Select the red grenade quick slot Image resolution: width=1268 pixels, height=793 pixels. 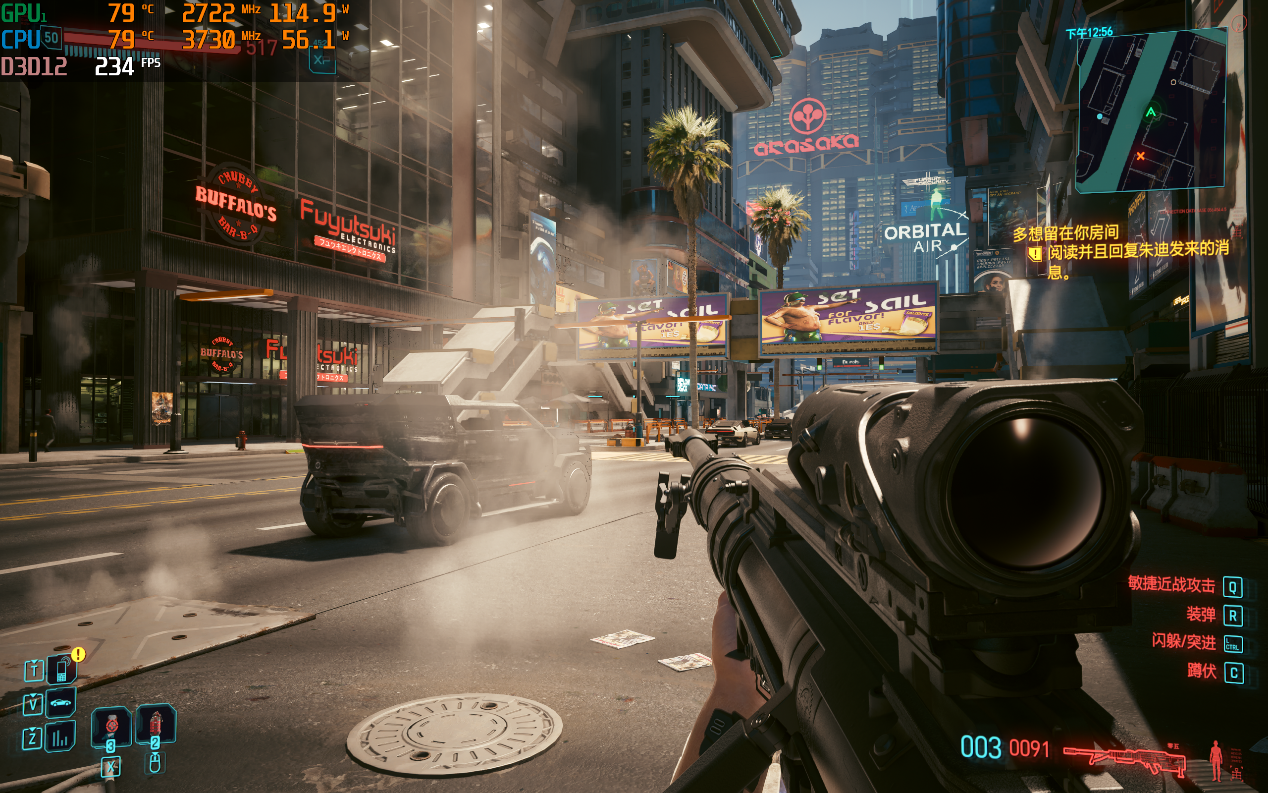(155, 724)
